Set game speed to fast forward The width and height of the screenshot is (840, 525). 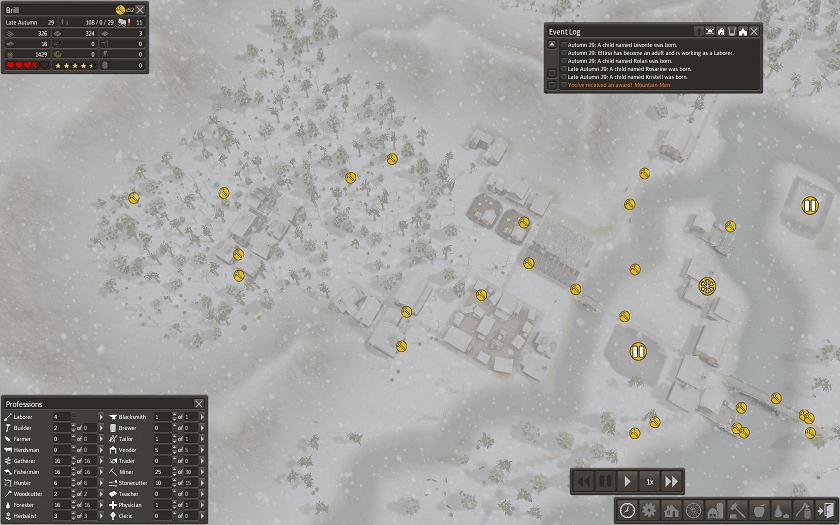673,481
